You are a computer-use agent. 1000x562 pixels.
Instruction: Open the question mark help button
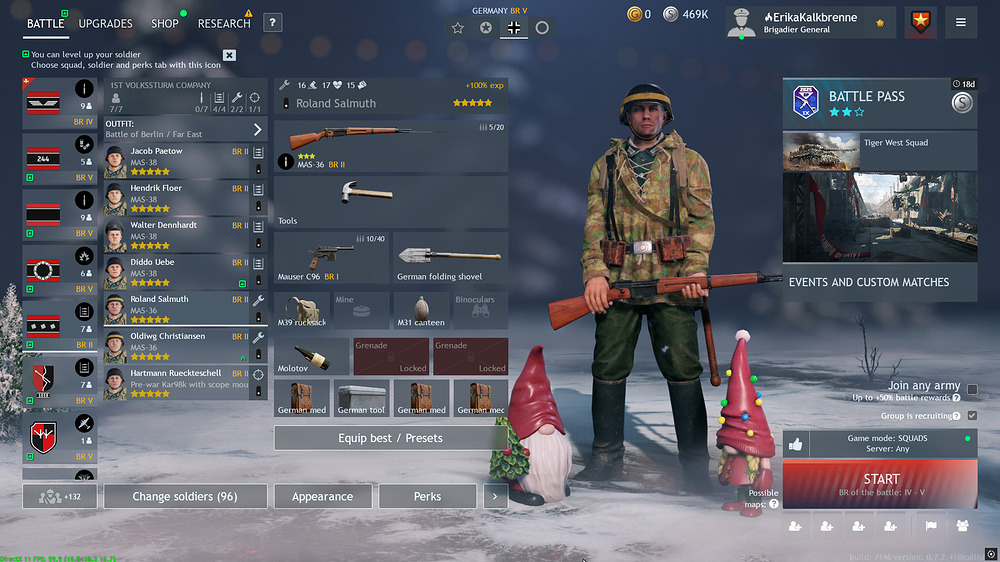[x=272, y=23]
